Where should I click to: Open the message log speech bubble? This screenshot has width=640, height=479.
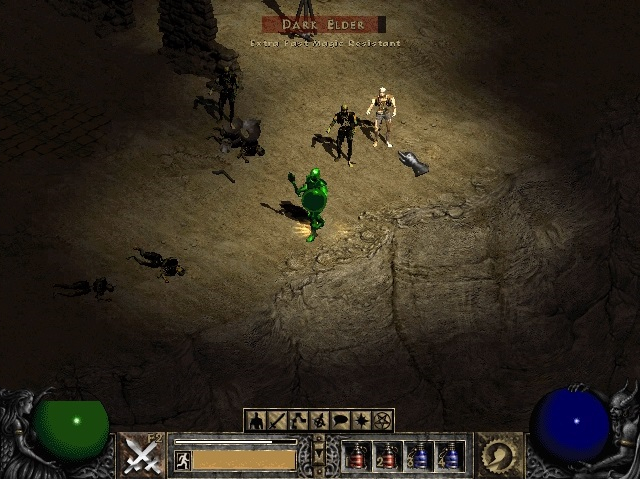pos(340,421)
